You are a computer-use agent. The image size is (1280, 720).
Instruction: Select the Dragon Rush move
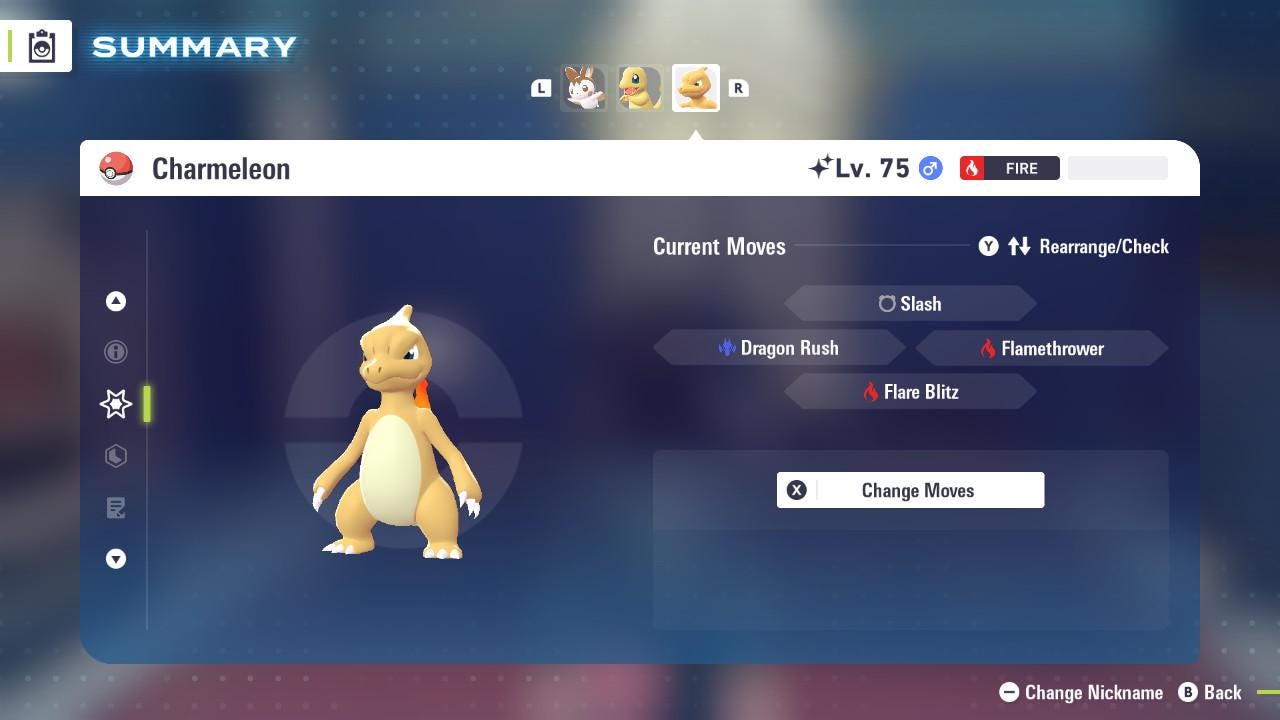pos(780,348)
